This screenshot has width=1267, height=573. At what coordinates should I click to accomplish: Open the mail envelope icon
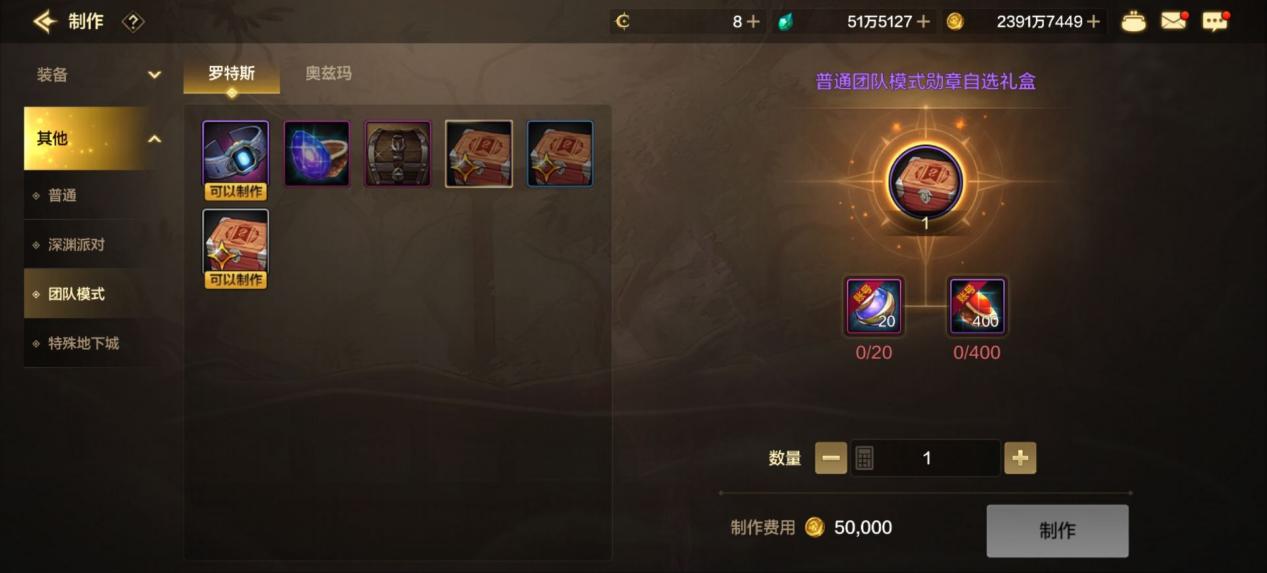[x=1174, y=21]
